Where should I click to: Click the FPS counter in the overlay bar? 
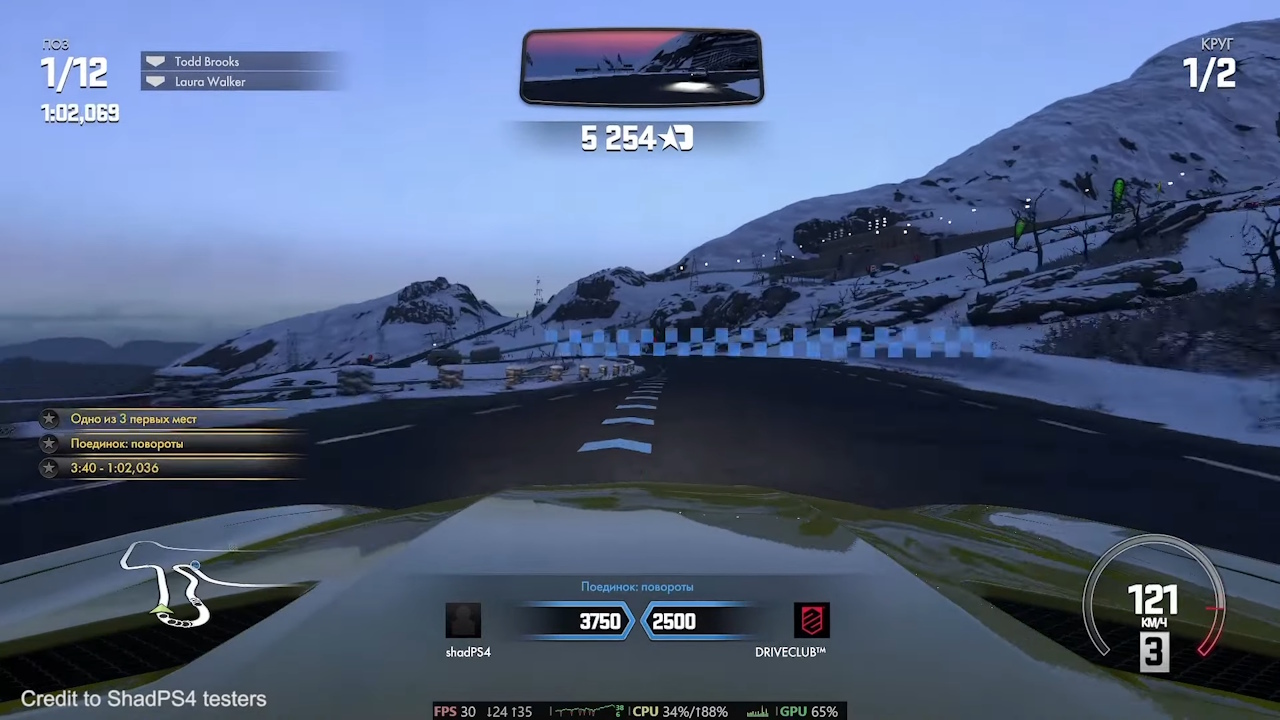pyautogui.click(x=457, y=711)
